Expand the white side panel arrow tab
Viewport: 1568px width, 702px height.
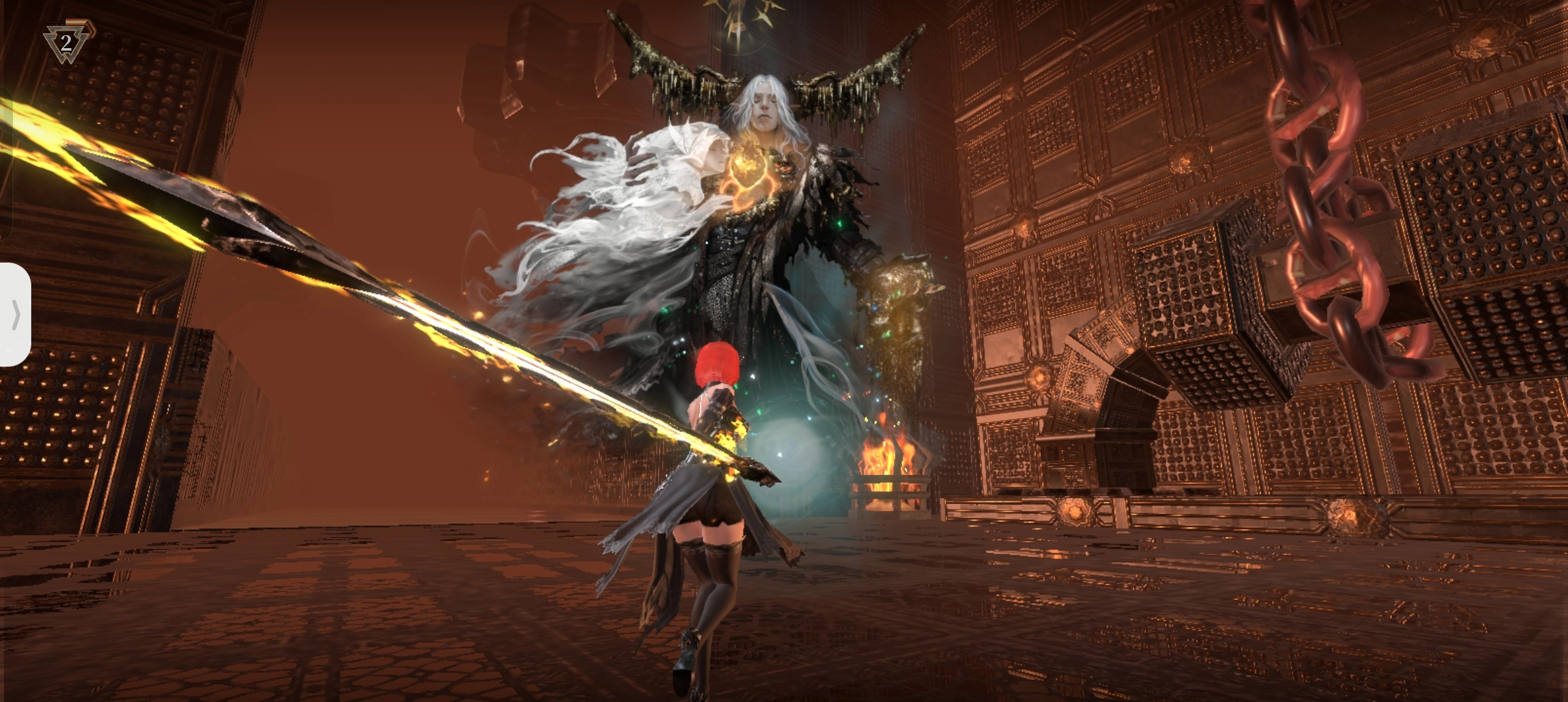click(x=15, y=315)
